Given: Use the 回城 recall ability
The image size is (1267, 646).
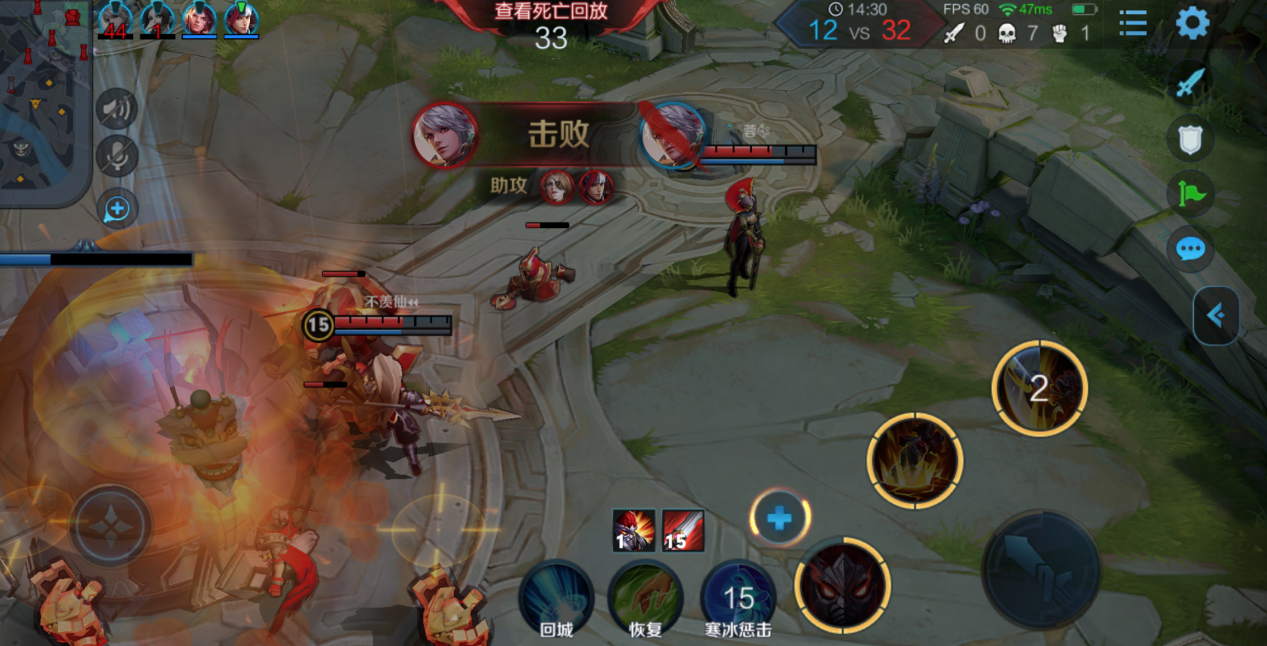Looking at the screenshot, I should [556, 596].
